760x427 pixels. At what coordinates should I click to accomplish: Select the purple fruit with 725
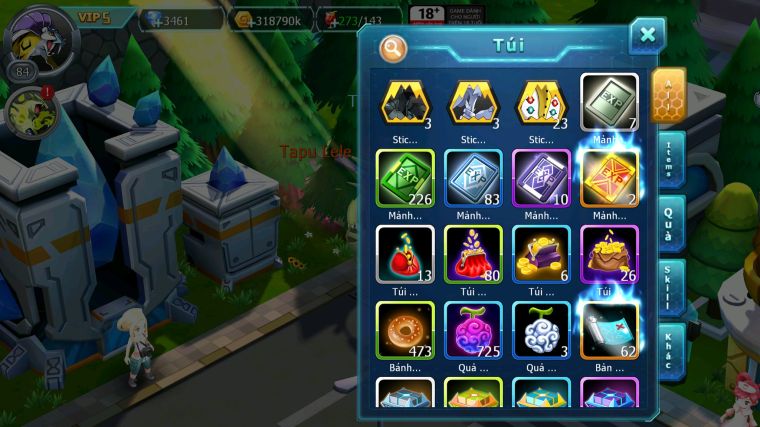coord(473,330)
